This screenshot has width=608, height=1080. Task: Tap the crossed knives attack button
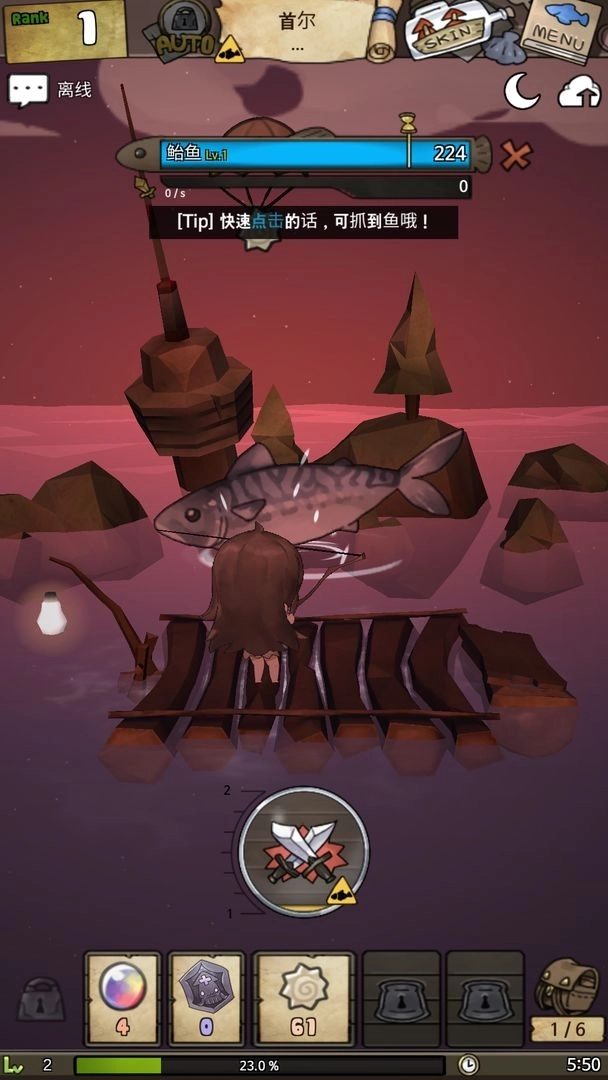(x=303, y=851)
